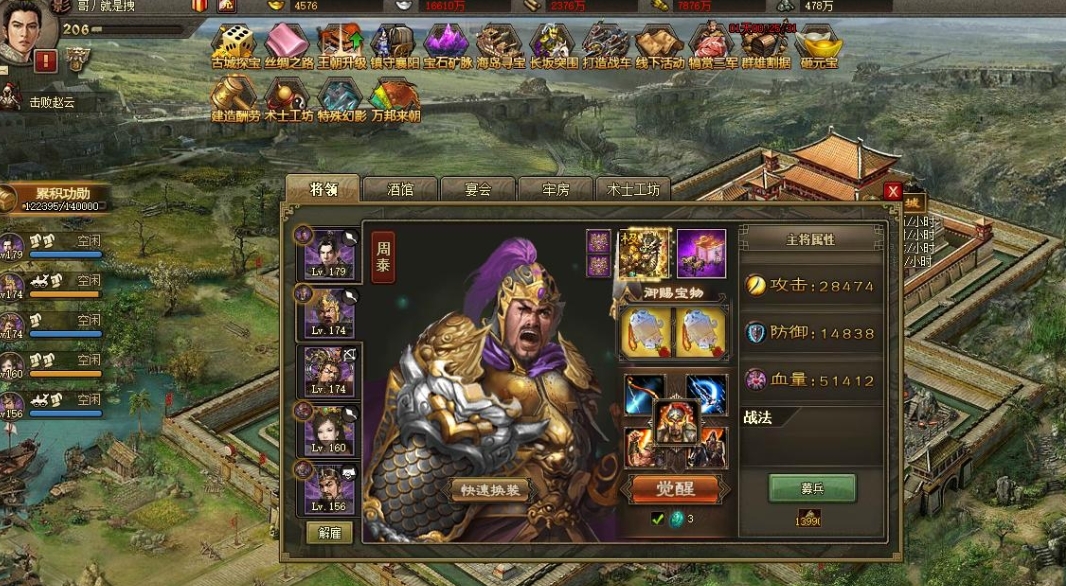This screenshot has width=1066, height=586.
Task: Dismiss the general with the 解雇 button
Action: coord(329,532)
